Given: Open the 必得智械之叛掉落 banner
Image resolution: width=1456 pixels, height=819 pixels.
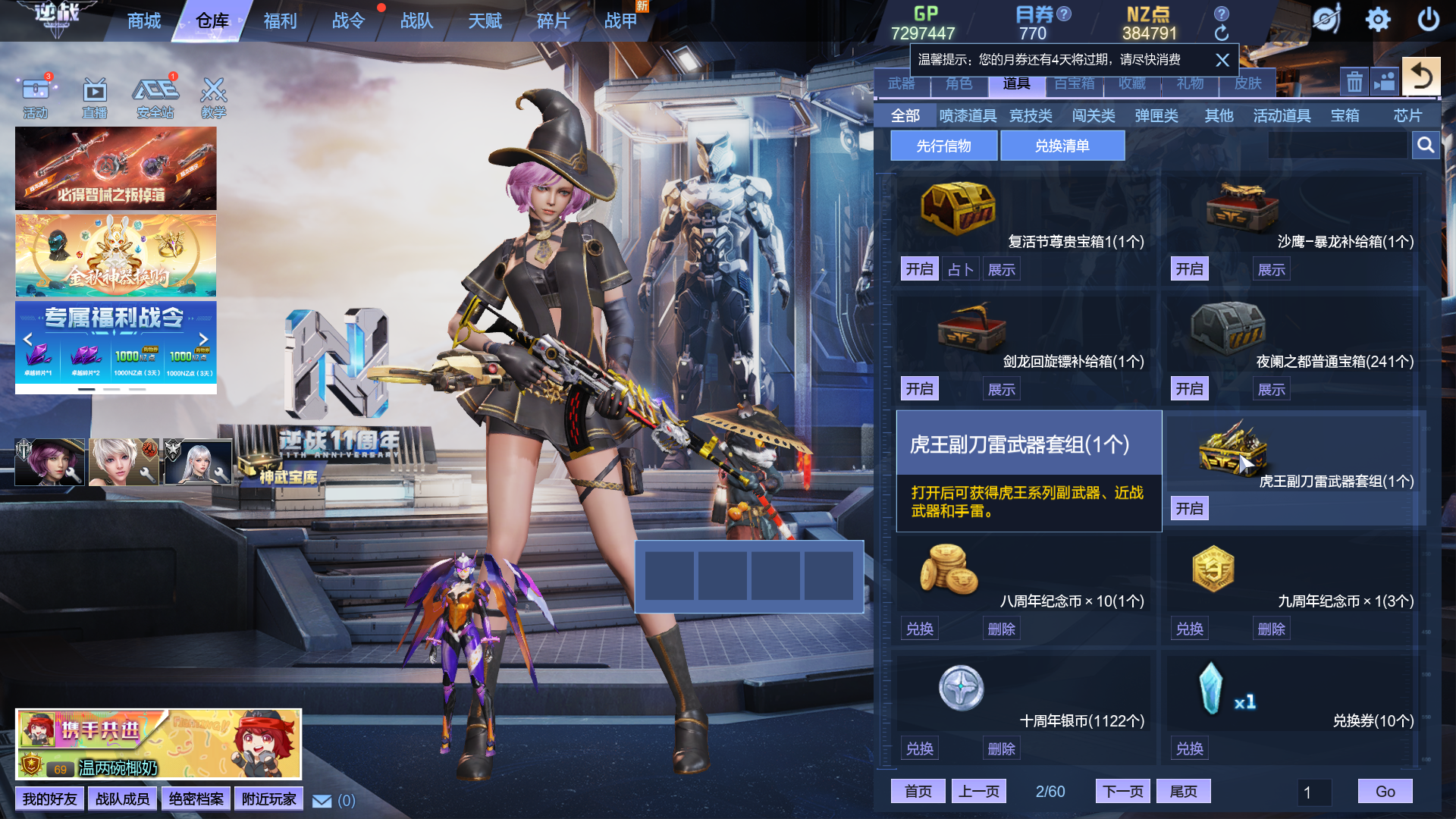Looking at the screenshot, I should (x=116, y=168).
